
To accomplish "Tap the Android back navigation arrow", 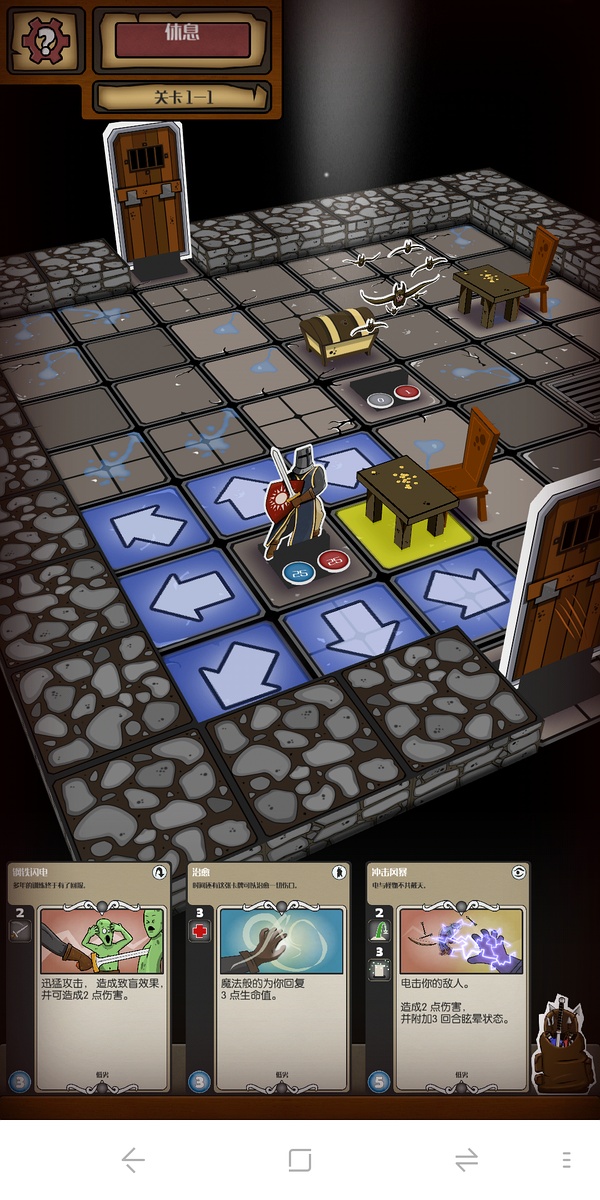I will pyautogui.click(x=133, y=1160).
